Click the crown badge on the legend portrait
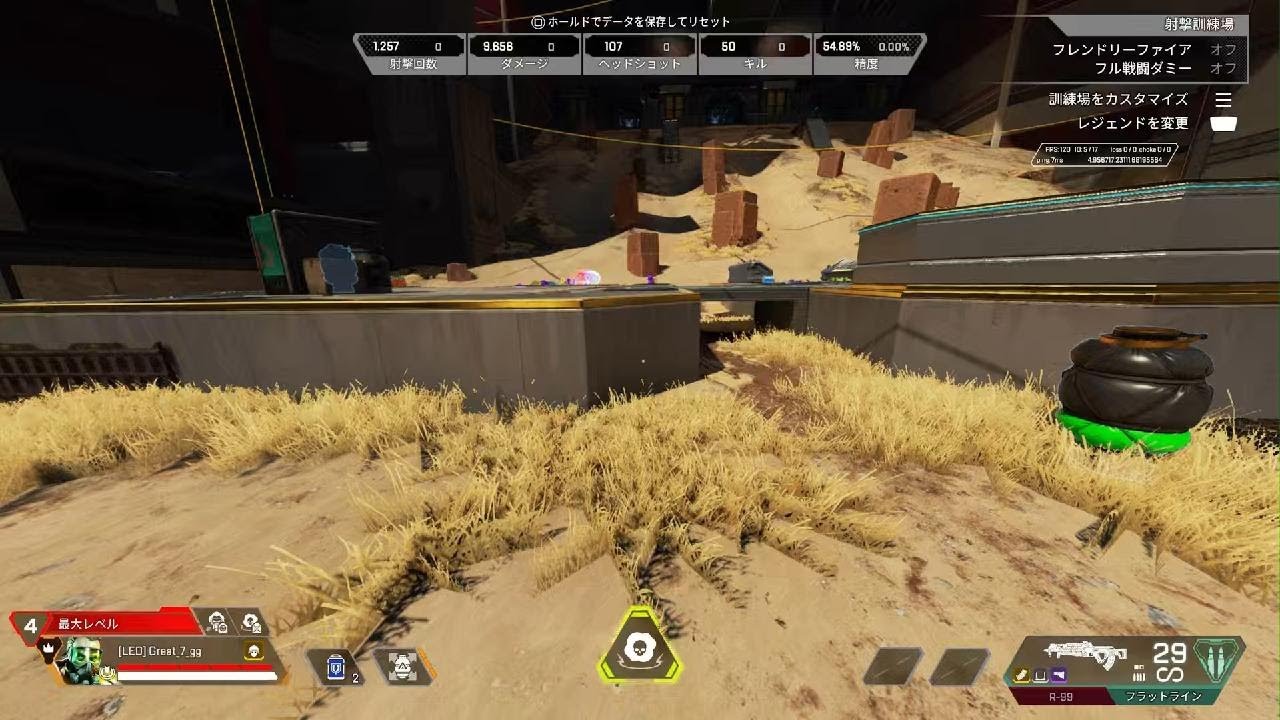 coord(48,648)
